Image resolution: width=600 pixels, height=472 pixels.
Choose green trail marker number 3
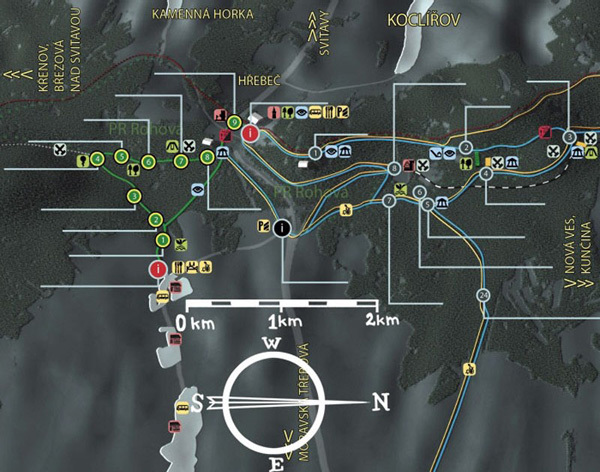(133, 196)
